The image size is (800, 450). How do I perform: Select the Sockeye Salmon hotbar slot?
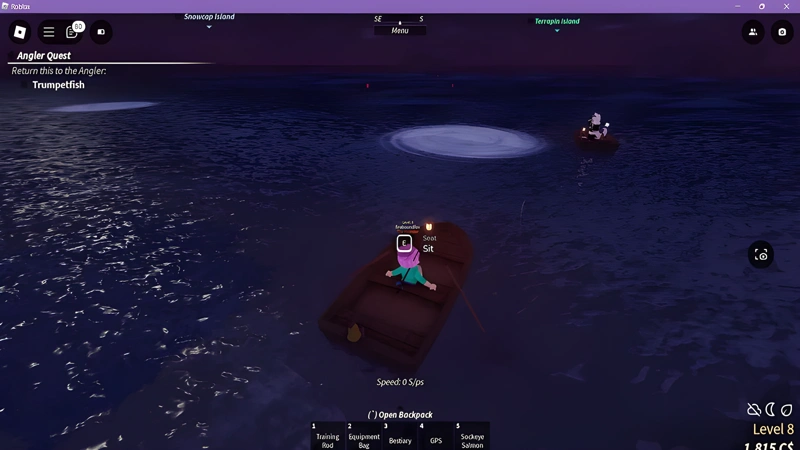[x=472, y=437]
